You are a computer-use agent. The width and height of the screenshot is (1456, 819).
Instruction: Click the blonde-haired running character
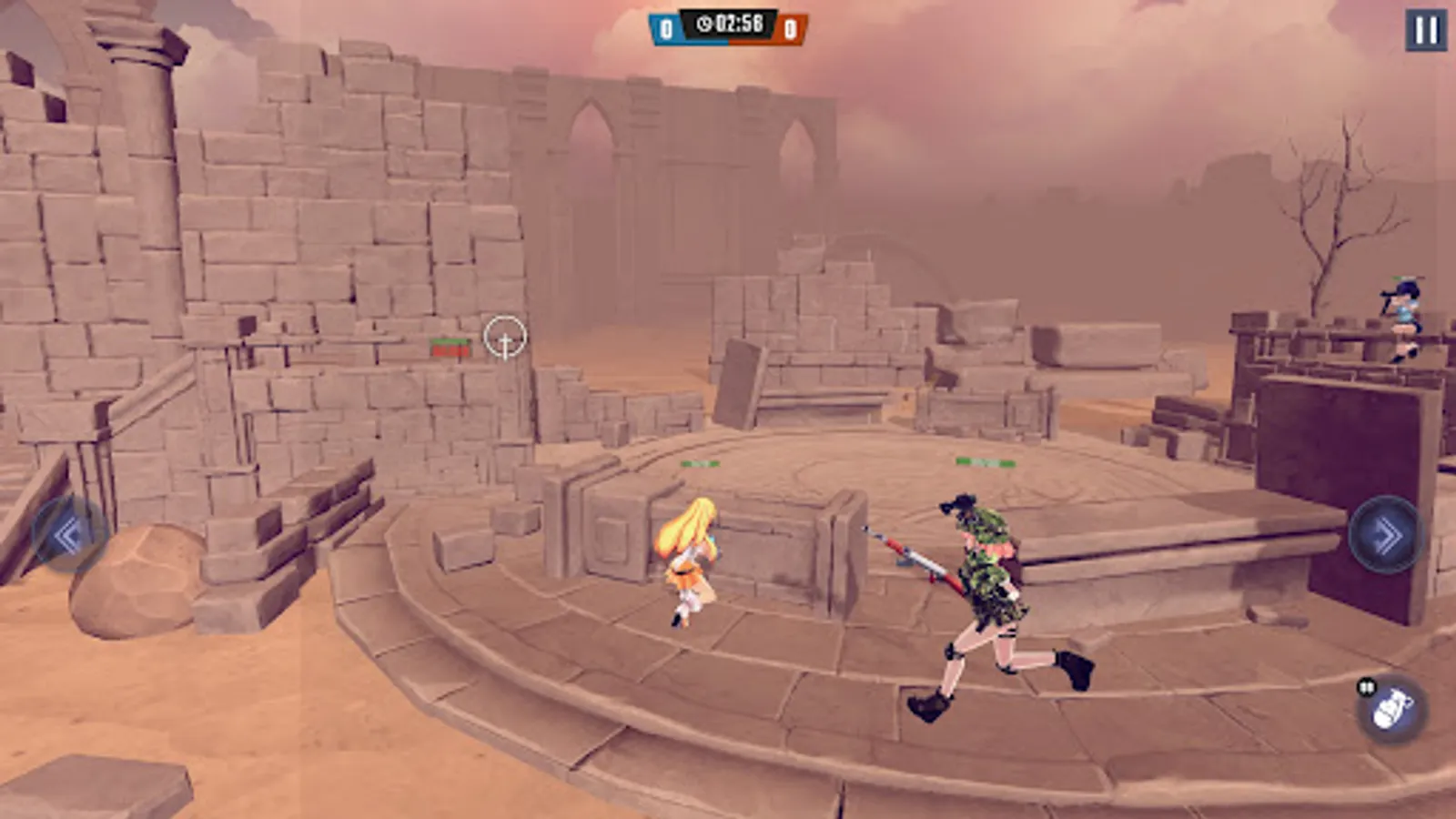692,560
